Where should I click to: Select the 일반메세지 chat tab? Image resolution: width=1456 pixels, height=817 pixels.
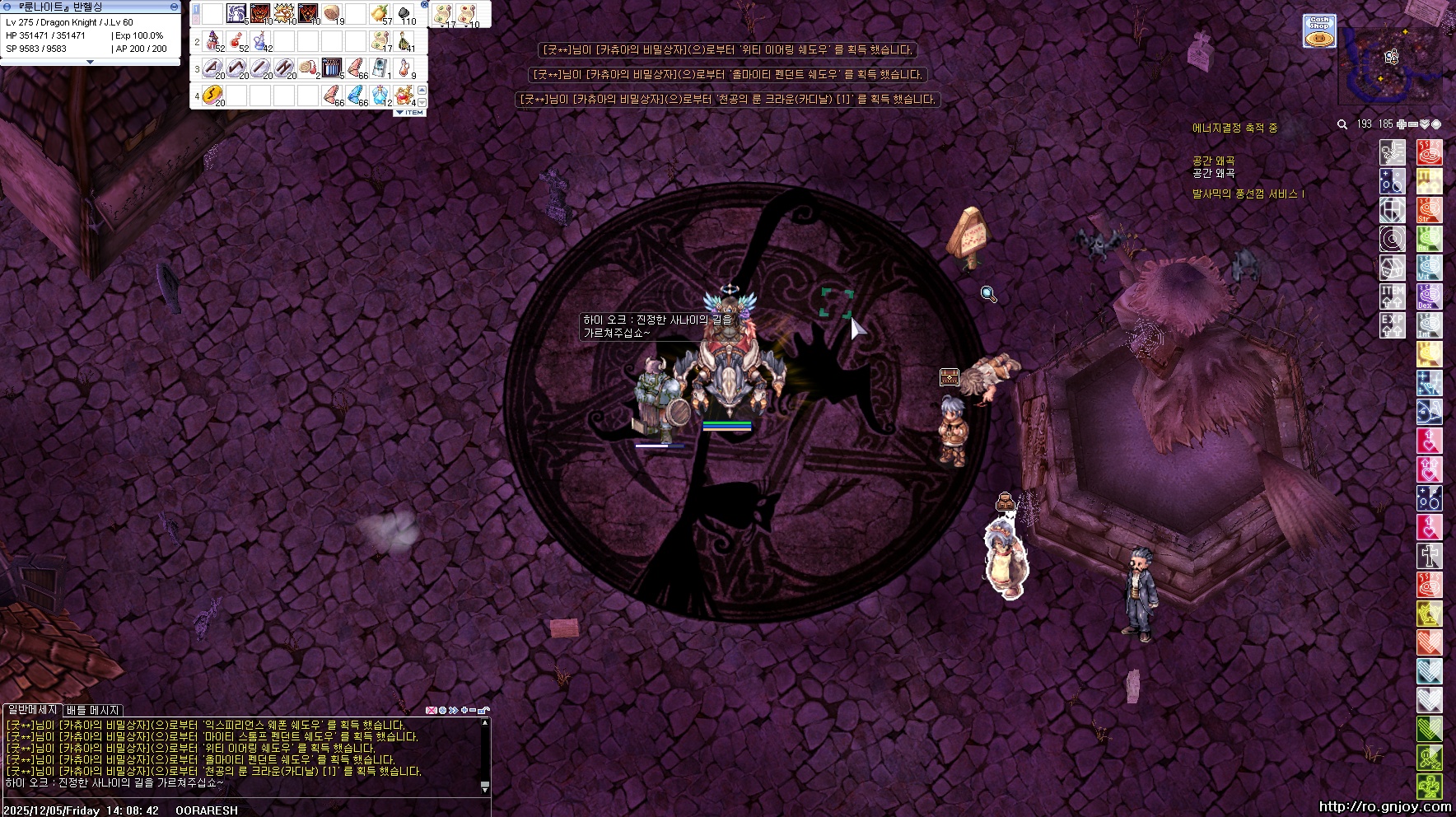tap(32, 710)
